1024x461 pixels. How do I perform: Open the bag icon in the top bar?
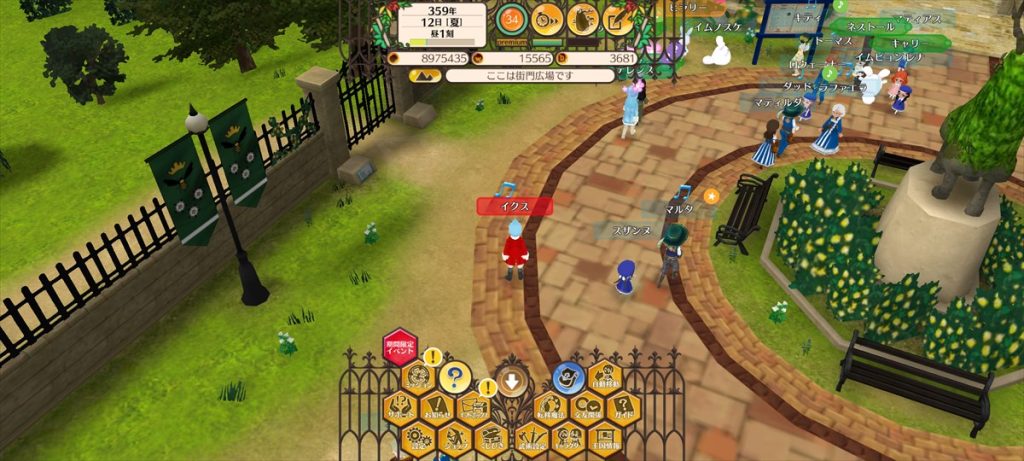pyautogui.click(x=582, y=18)
